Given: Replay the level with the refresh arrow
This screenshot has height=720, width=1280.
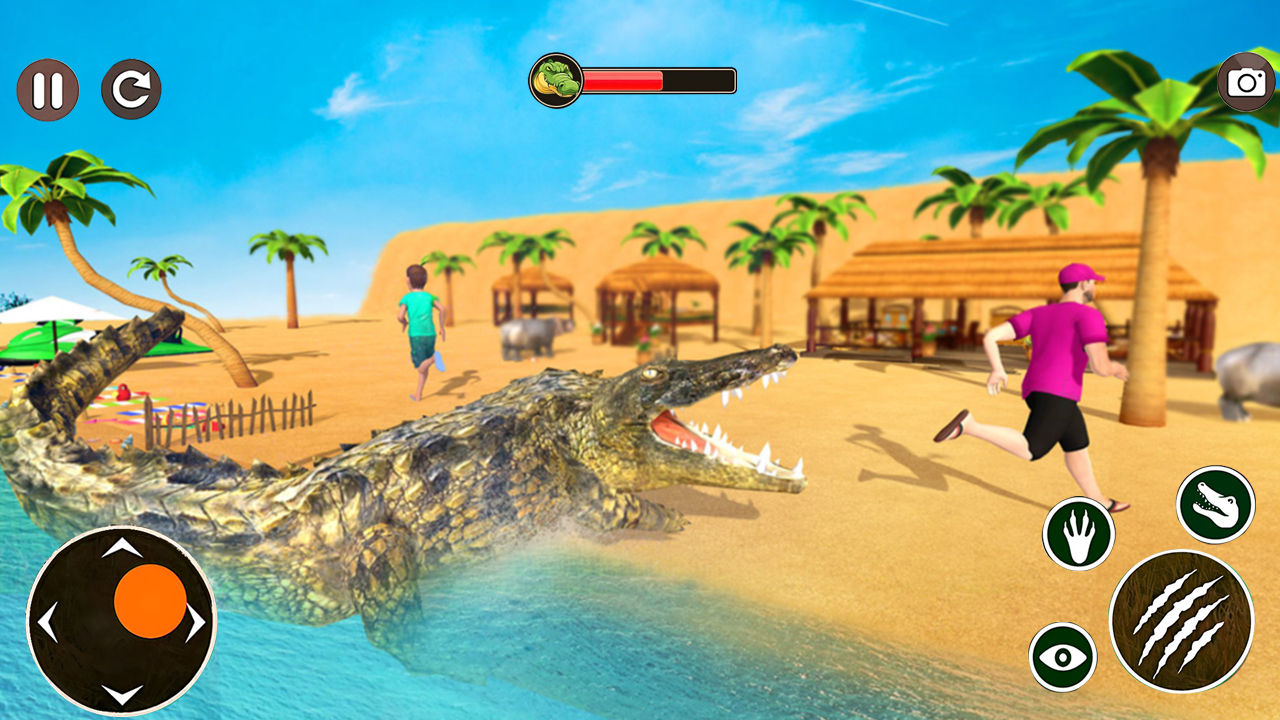Looking at the screenshot, I should click(131, 88).
